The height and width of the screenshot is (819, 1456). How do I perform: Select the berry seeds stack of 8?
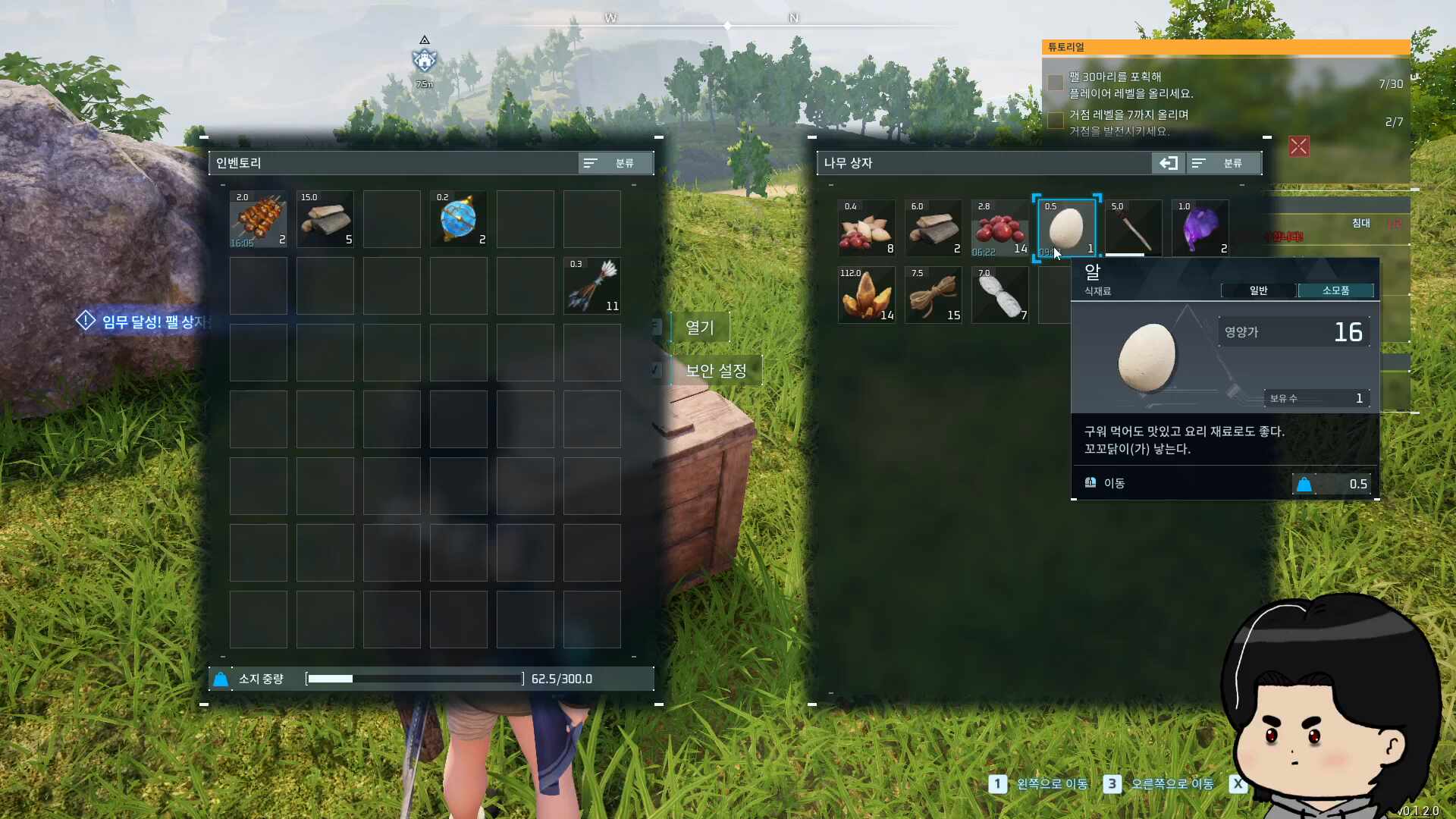pyautogui.click(x=867, y=228)
